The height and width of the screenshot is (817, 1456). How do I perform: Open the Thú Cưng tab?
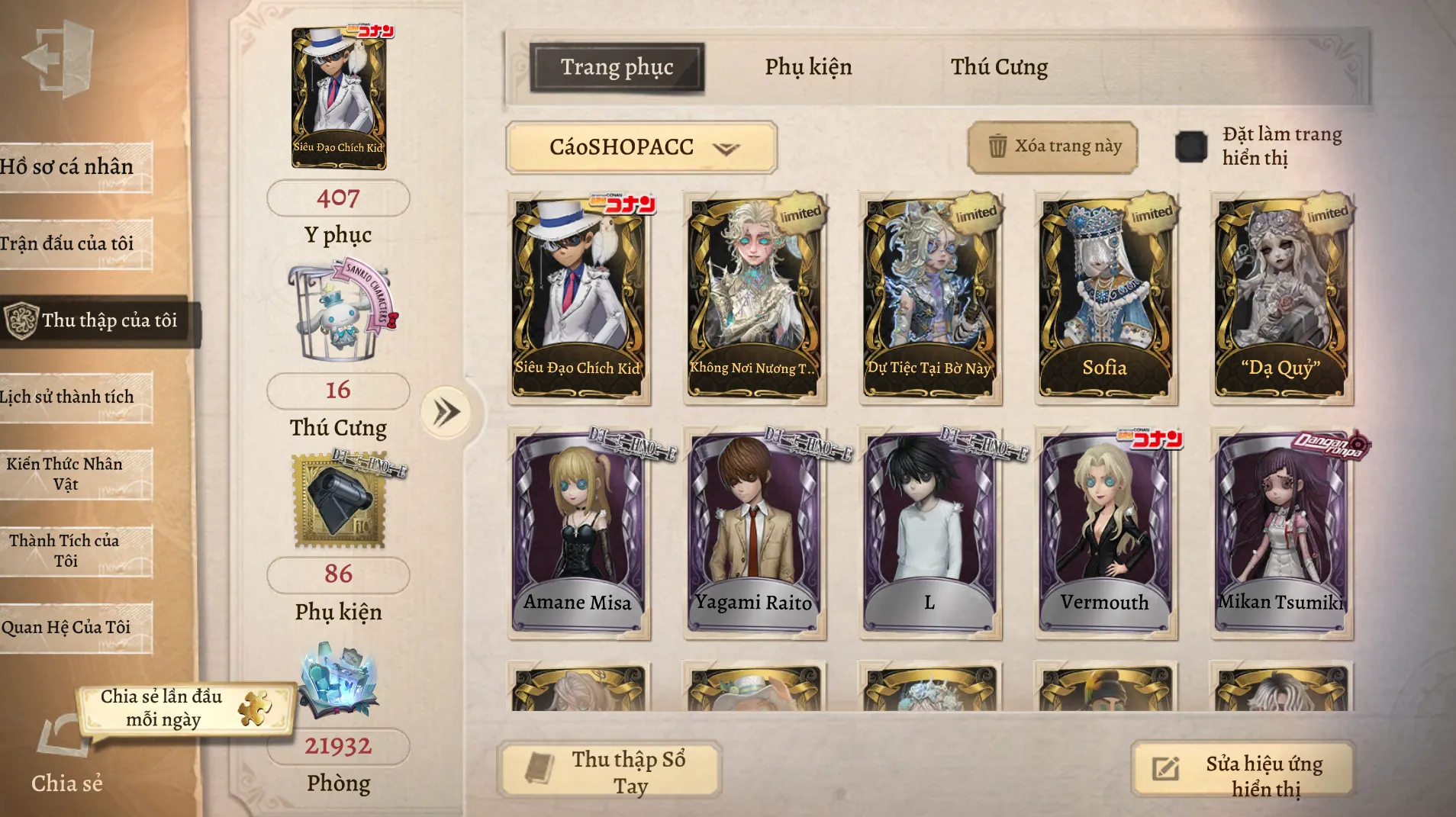(x=999, y=67)
